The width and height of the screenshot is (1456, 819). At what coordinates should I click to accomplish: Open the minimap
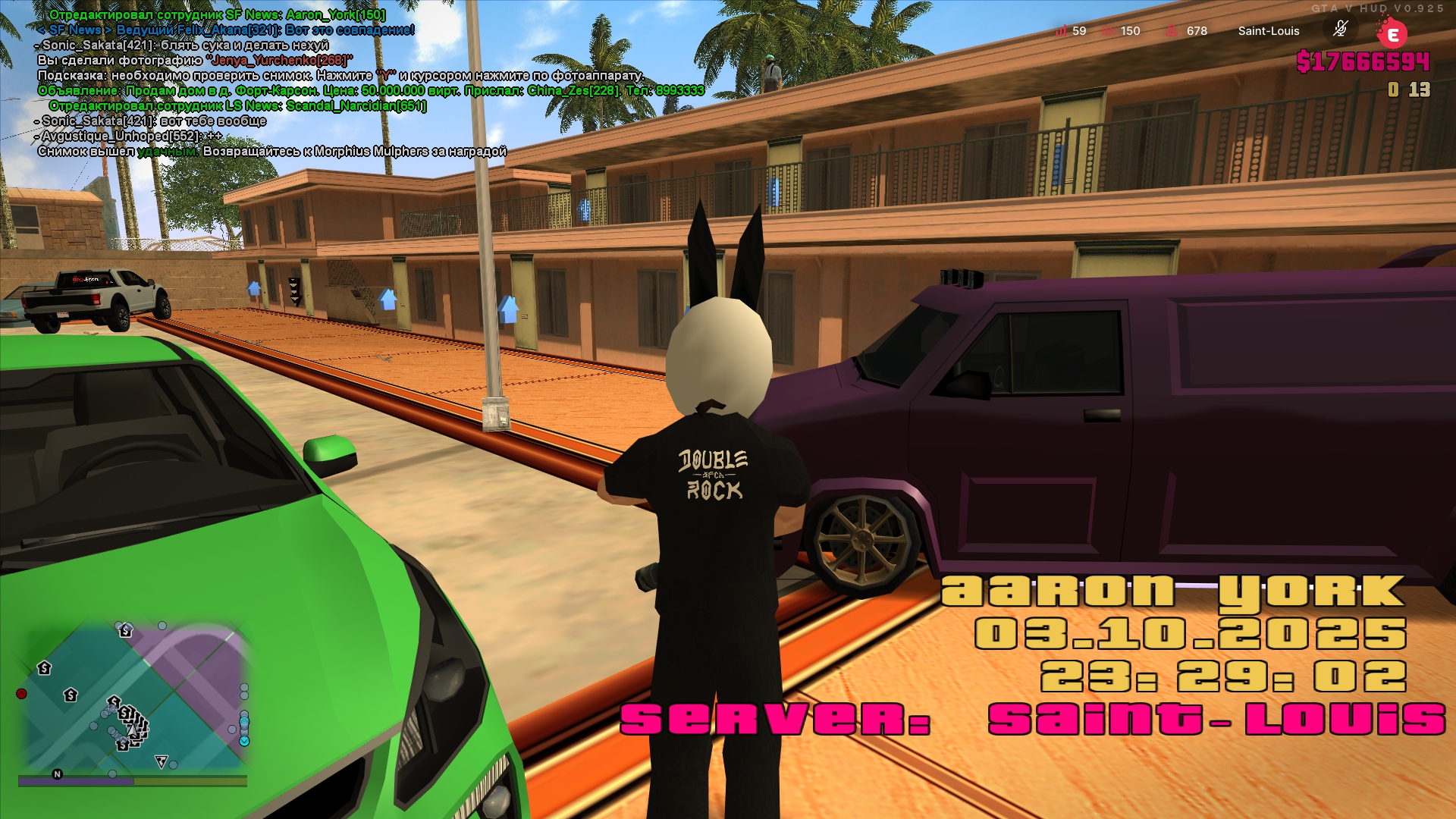tap(135, 698)
